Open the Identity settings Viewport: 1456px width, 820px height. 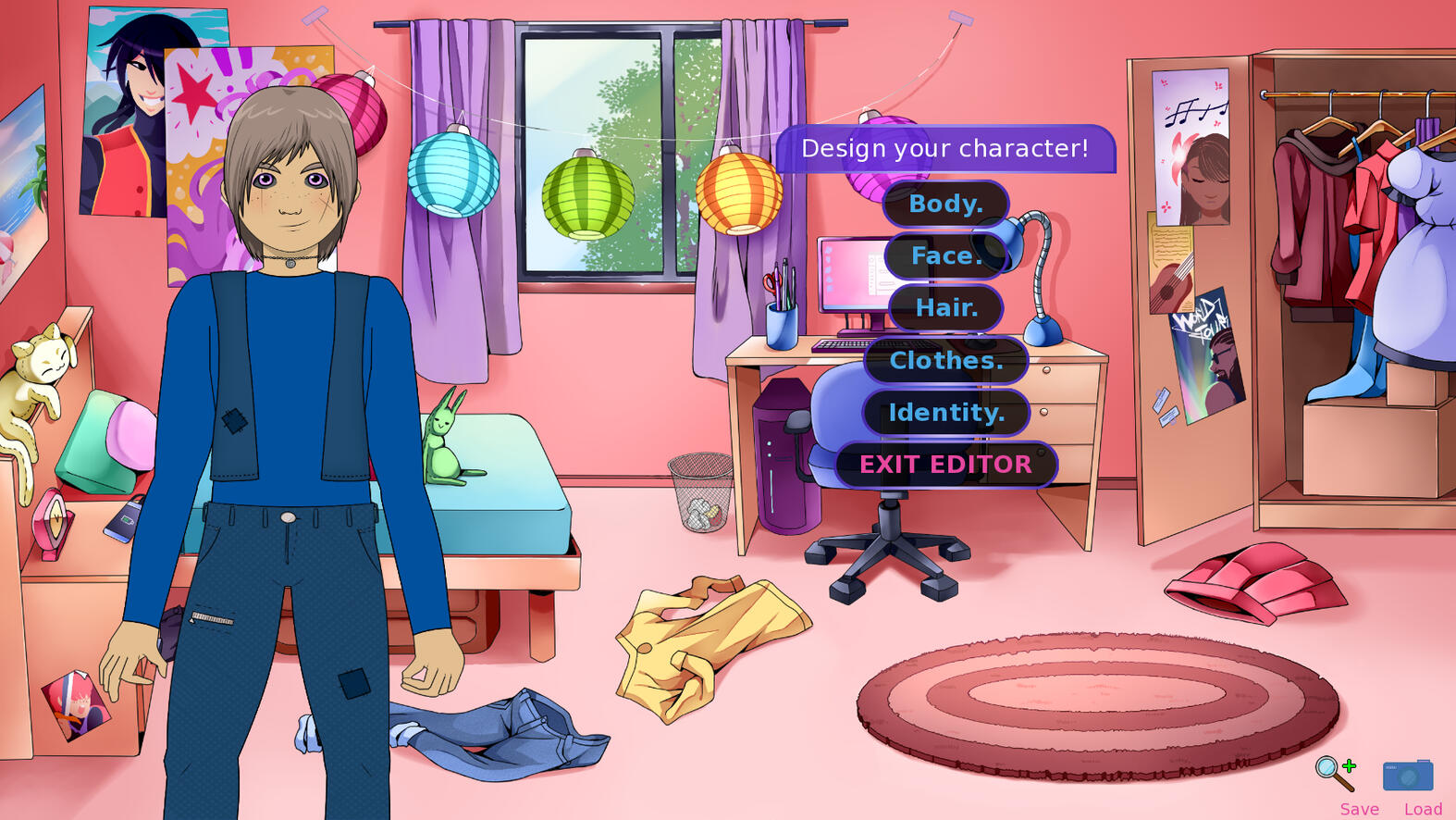(945, 412)
